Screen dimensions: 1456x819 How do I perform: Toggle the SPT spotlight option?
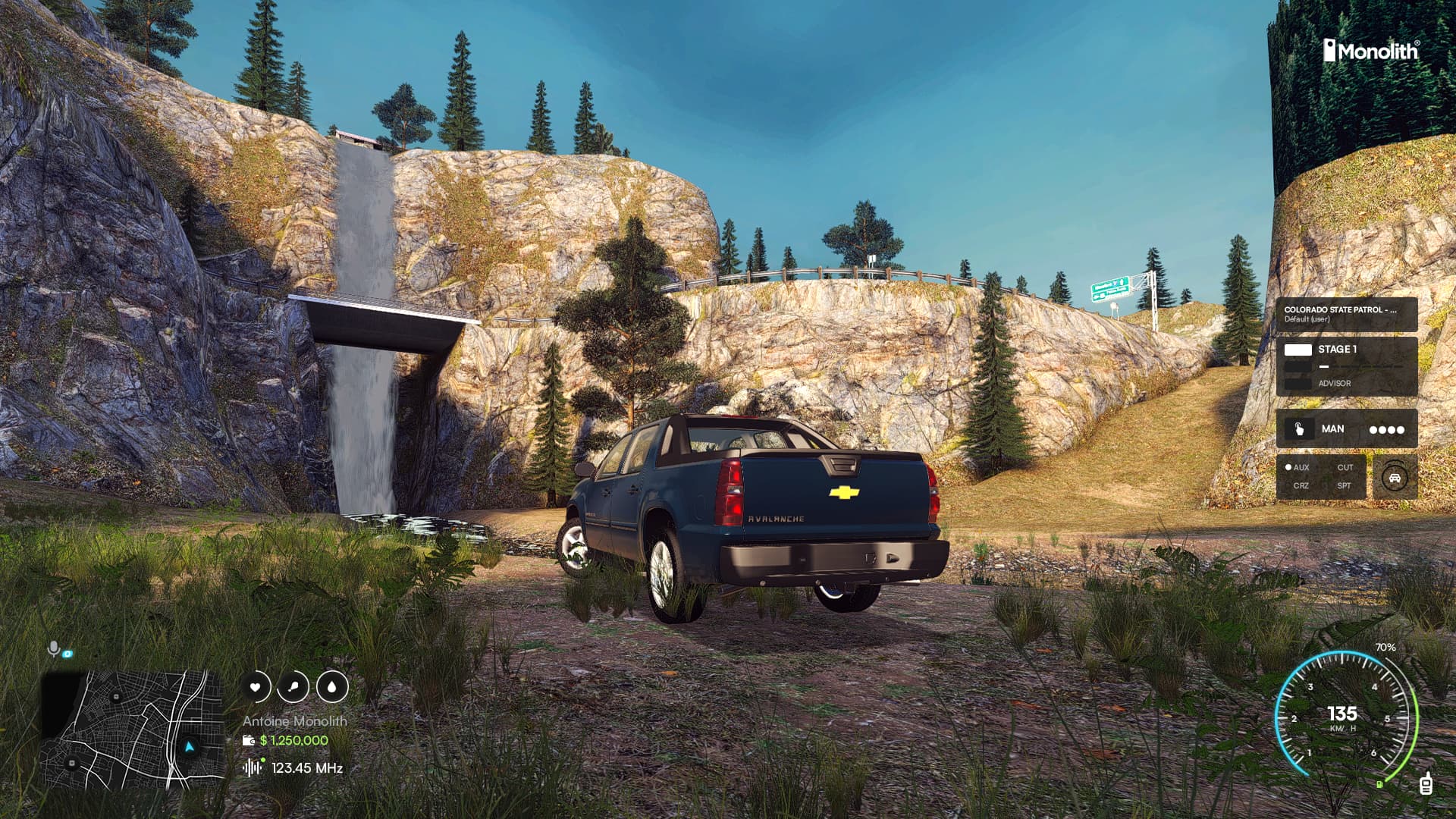tap(1344, 485)
